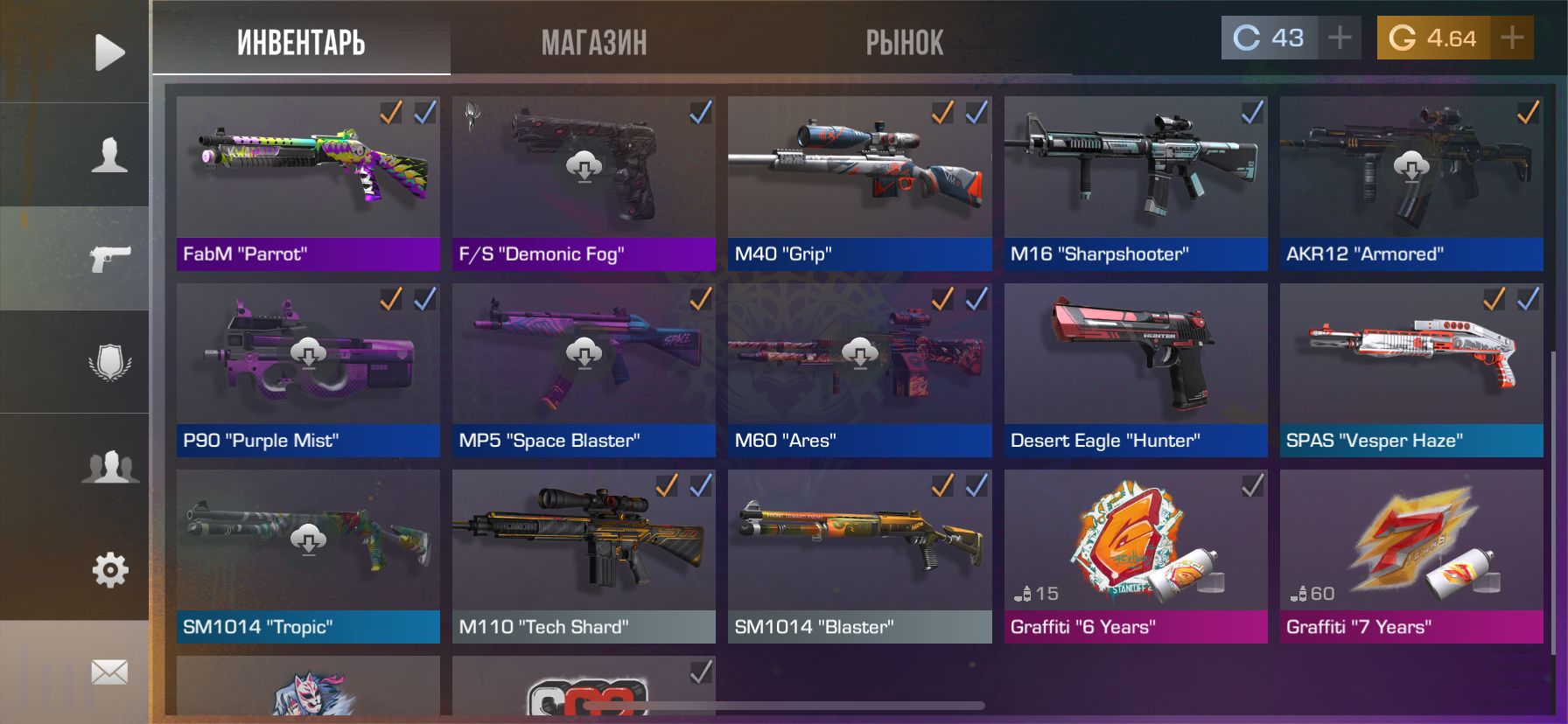Choose the M110 "Tech Shard" rifle
The height and width of the screenshot is (724, 1568).
pos(584,556)
